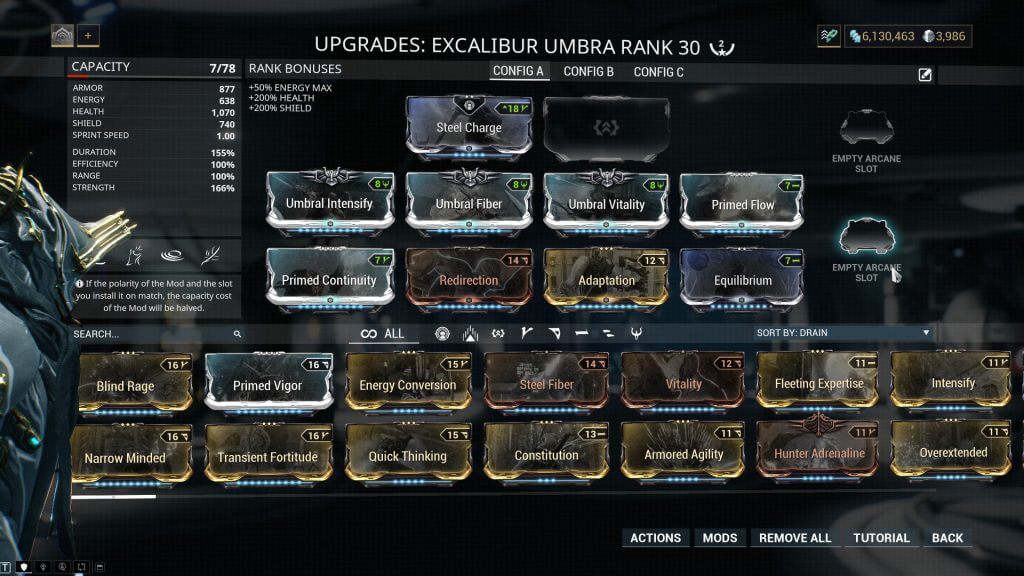Viewport: 1024px width, 576px height.
Task: Switch to Config B loadout
Action: (x=588, y=72)
